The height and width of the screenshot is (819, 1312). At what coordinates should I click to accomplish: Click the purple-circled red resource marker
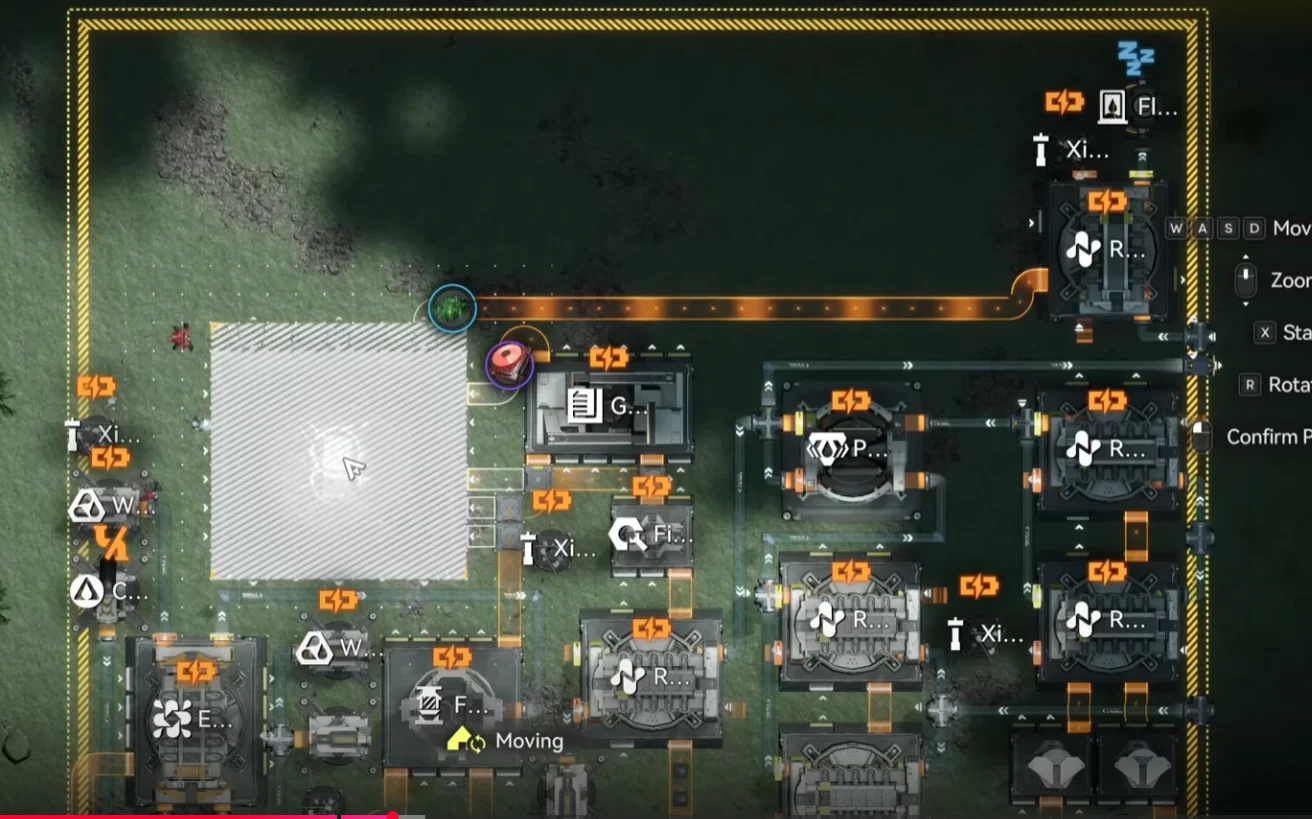[x=508, y=365]
